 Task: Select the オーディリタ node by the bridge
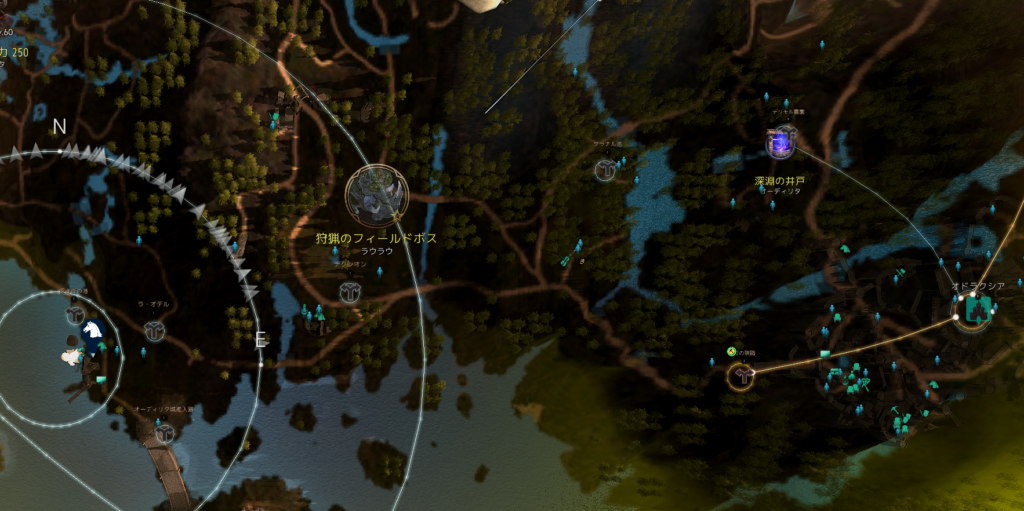[x=166, y=433]
